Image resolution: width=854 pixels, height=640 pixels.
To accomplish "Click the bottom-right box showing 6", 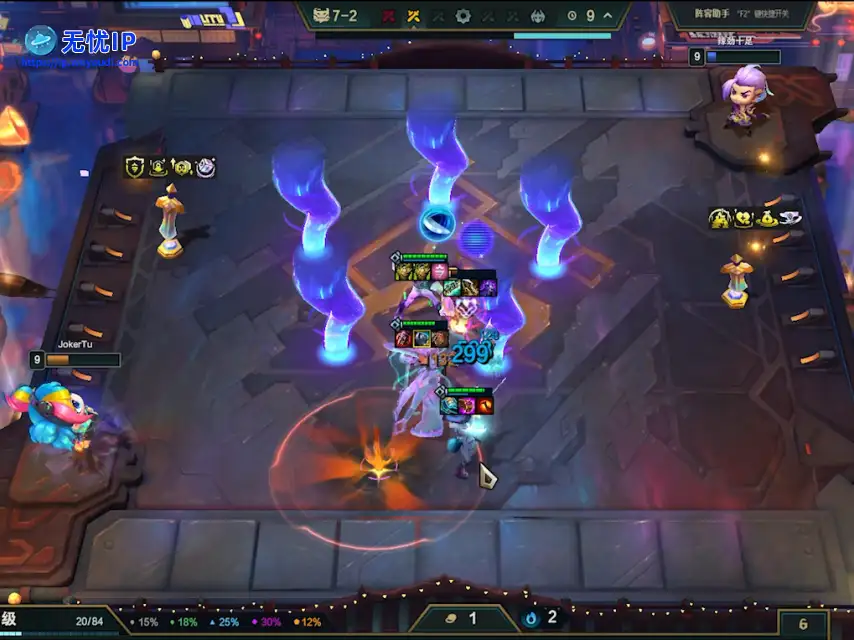I will click(x=803, y=623).
